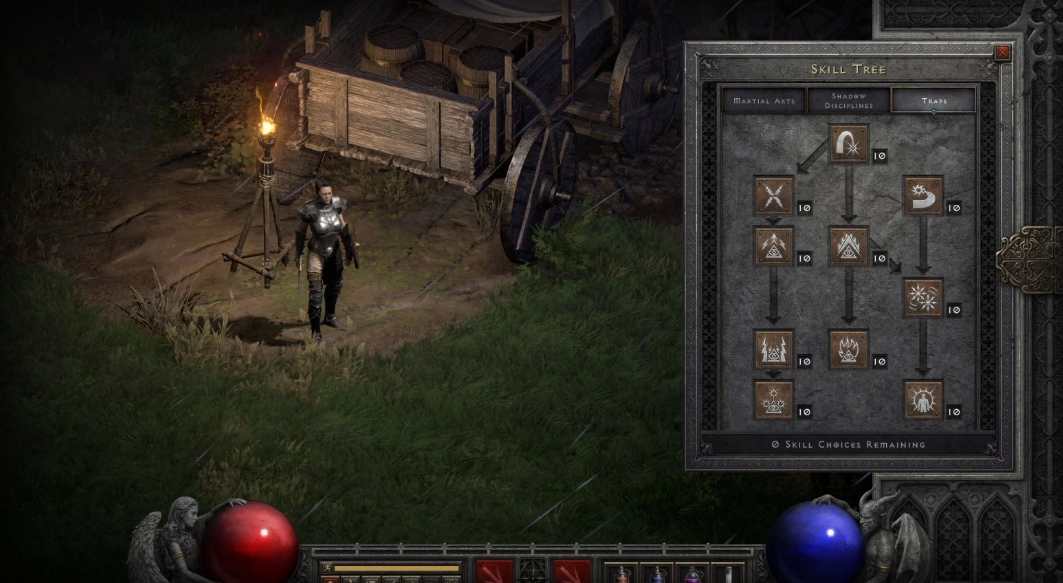
Task: Click the Shock Web crossed-lines skill
Action: (x=774, y=196)
